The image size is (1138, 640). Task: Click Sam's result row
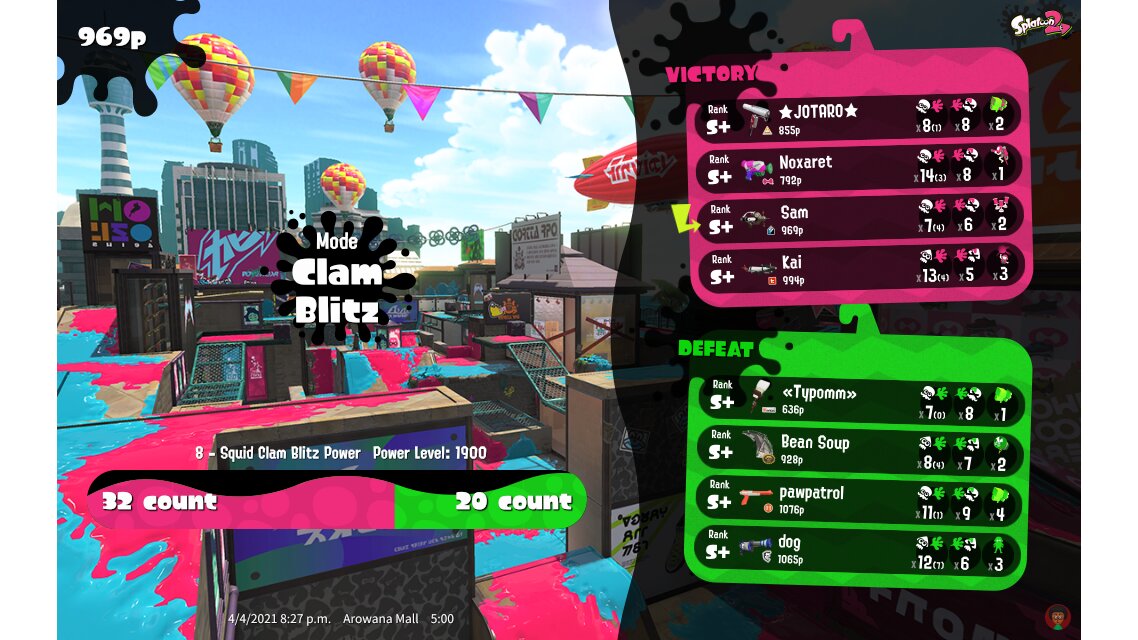tap(858, 218)
